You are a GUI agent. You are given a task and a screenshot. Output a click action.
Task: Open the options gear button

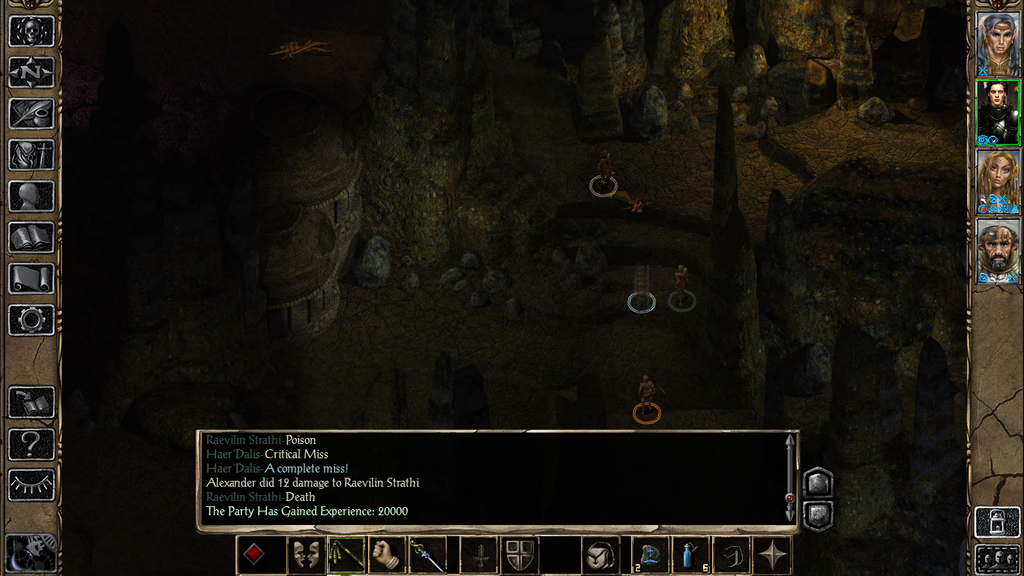[x=31, y=320]
